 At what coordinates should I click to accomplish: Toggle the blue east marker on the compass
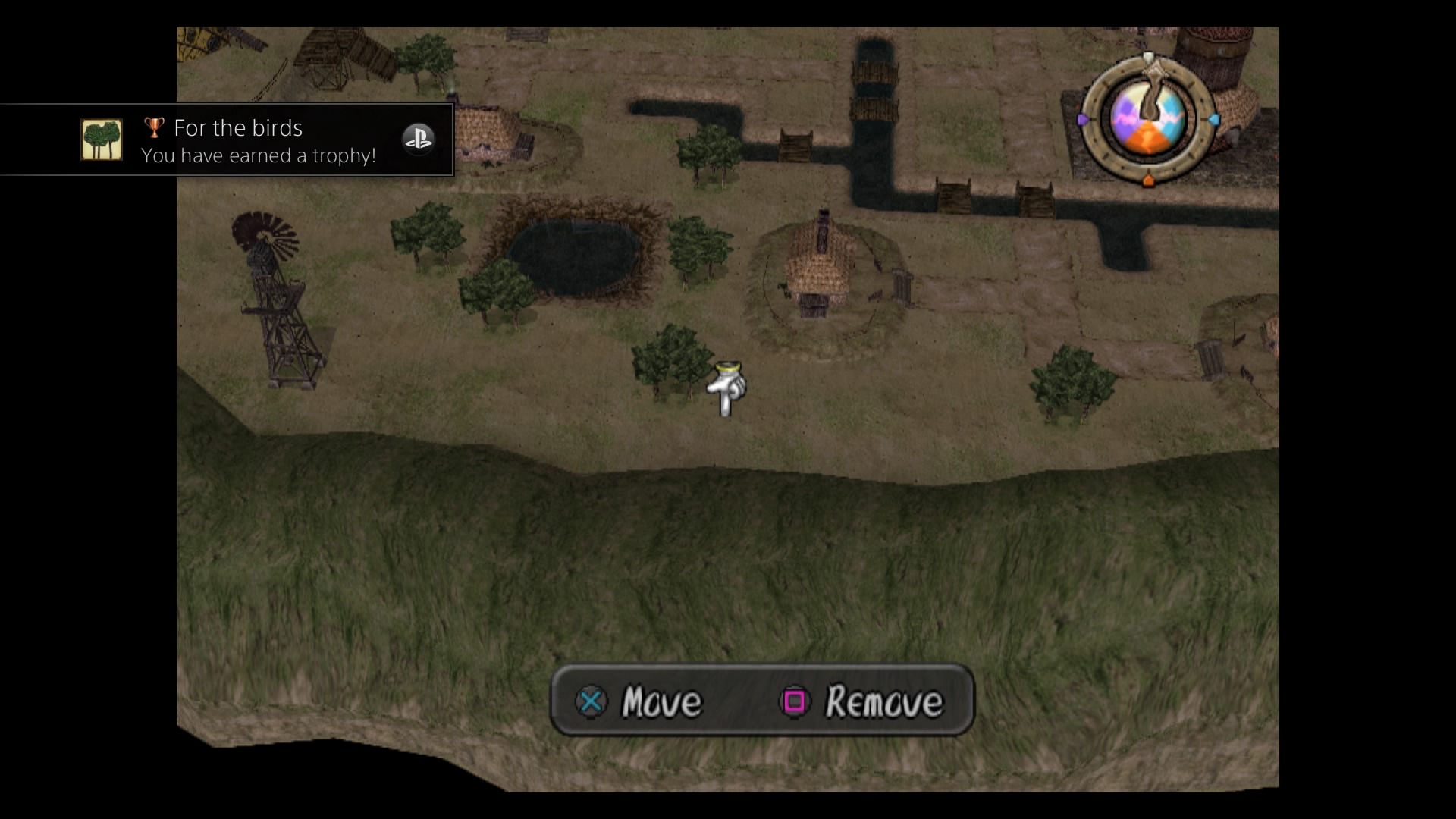(x=1214, y=120)
